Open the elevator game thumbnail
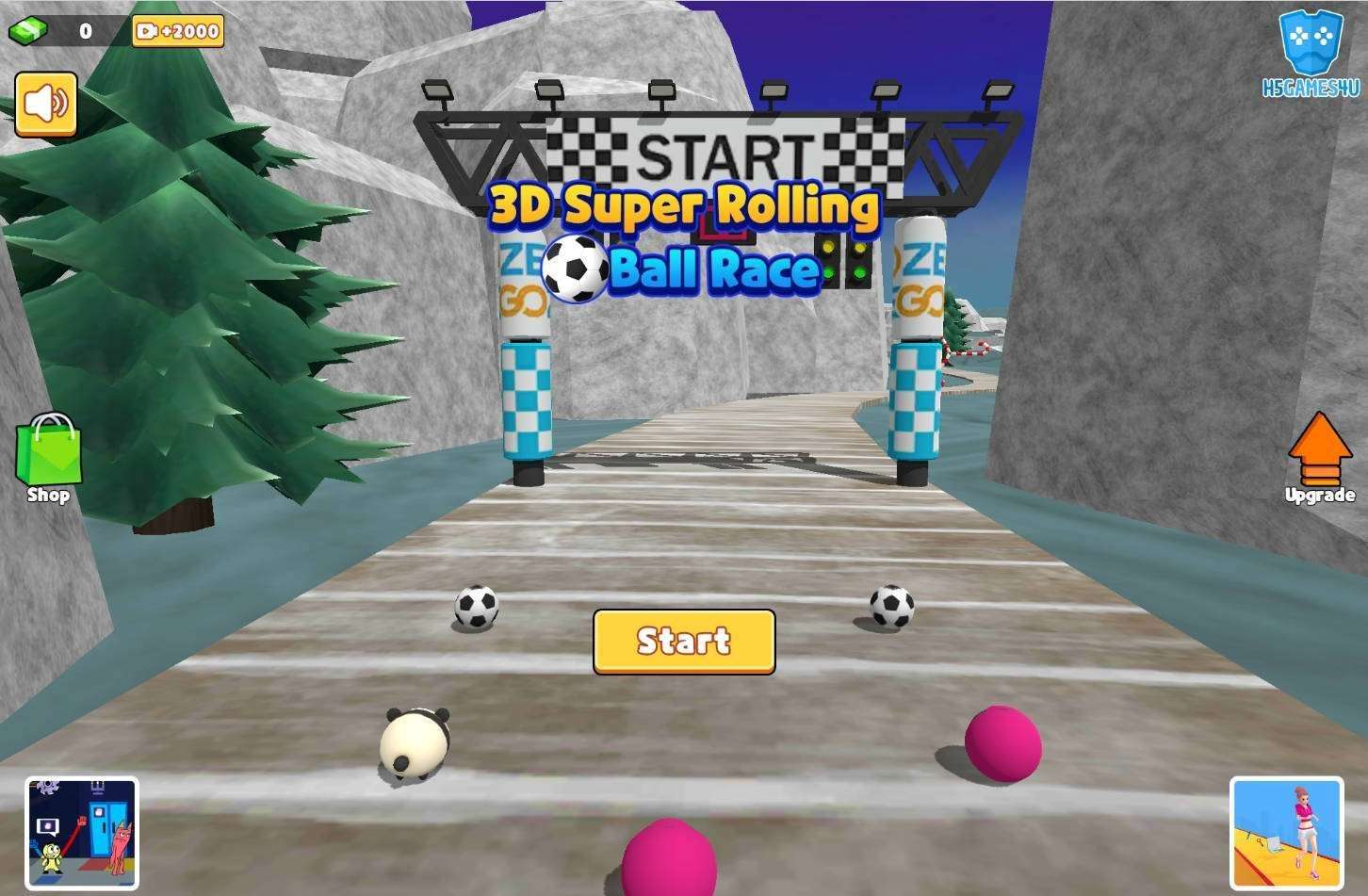Screen dimensions: 1368x896 click(x=82, y=833)
